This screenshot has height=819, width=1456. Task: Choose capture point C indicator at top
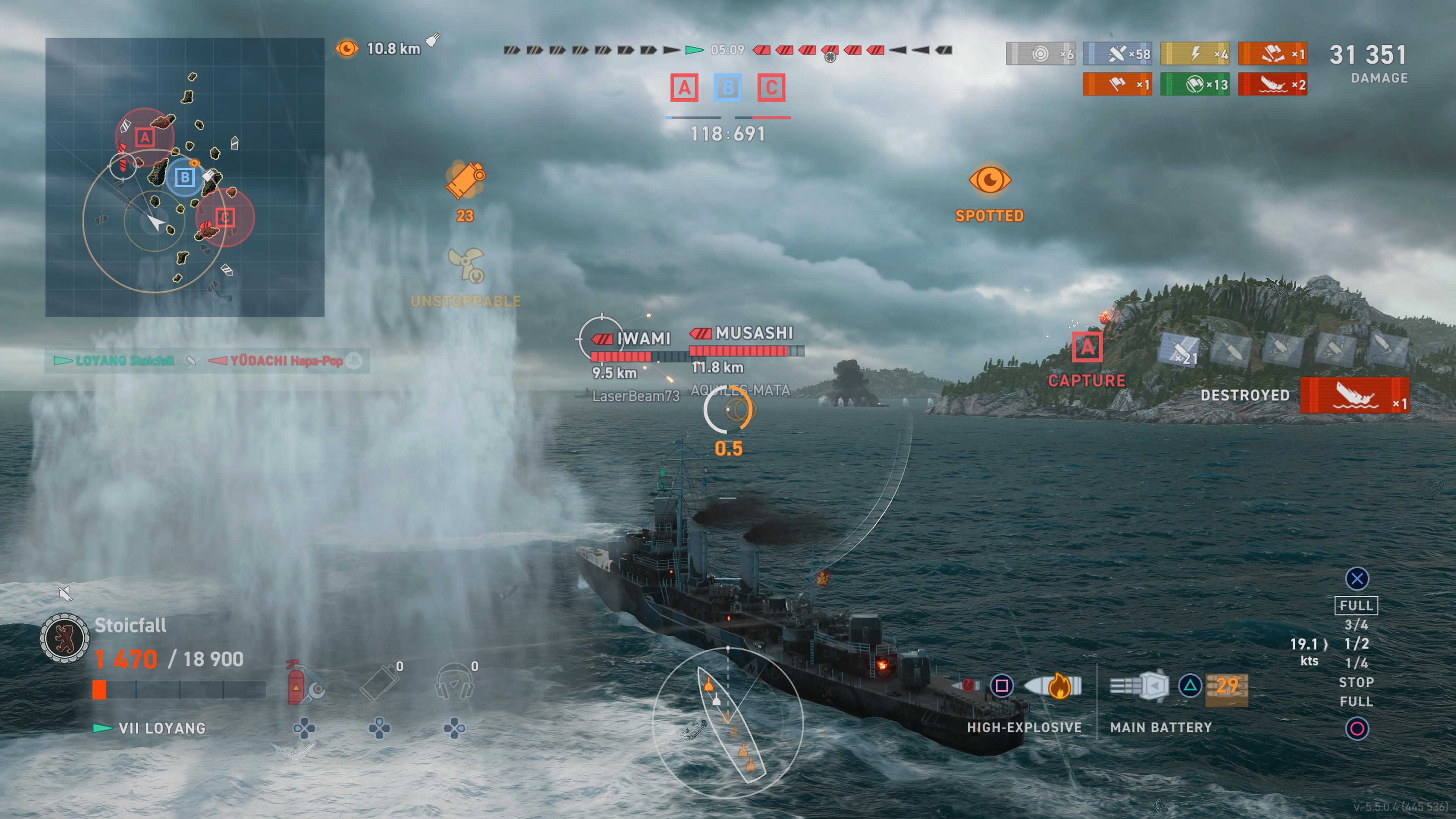(771, 88)
